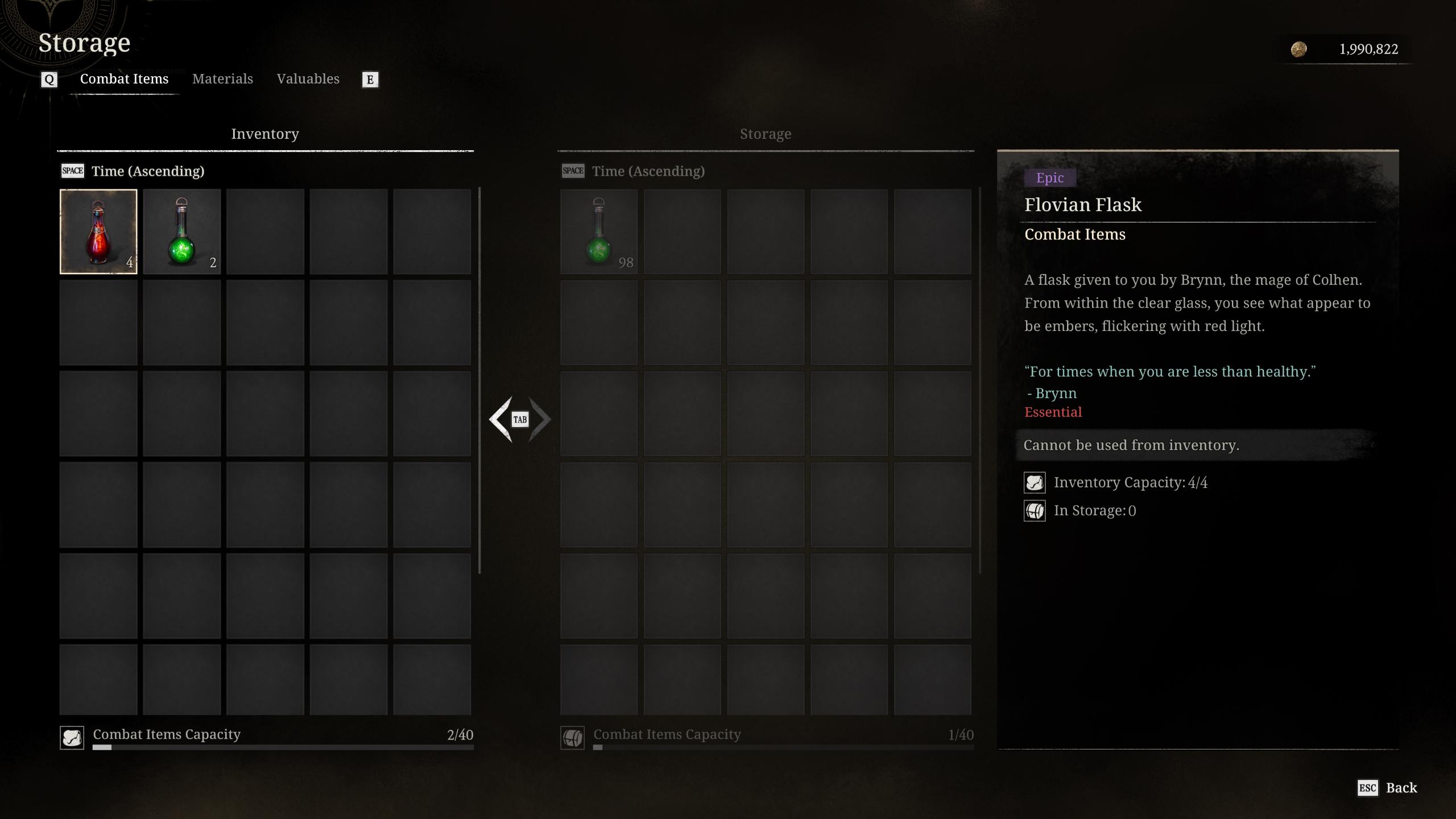The image size is (1456, 819).
Task: Switch to the Valuables tab
Action: pyautogui.click(x=308, y=78)
